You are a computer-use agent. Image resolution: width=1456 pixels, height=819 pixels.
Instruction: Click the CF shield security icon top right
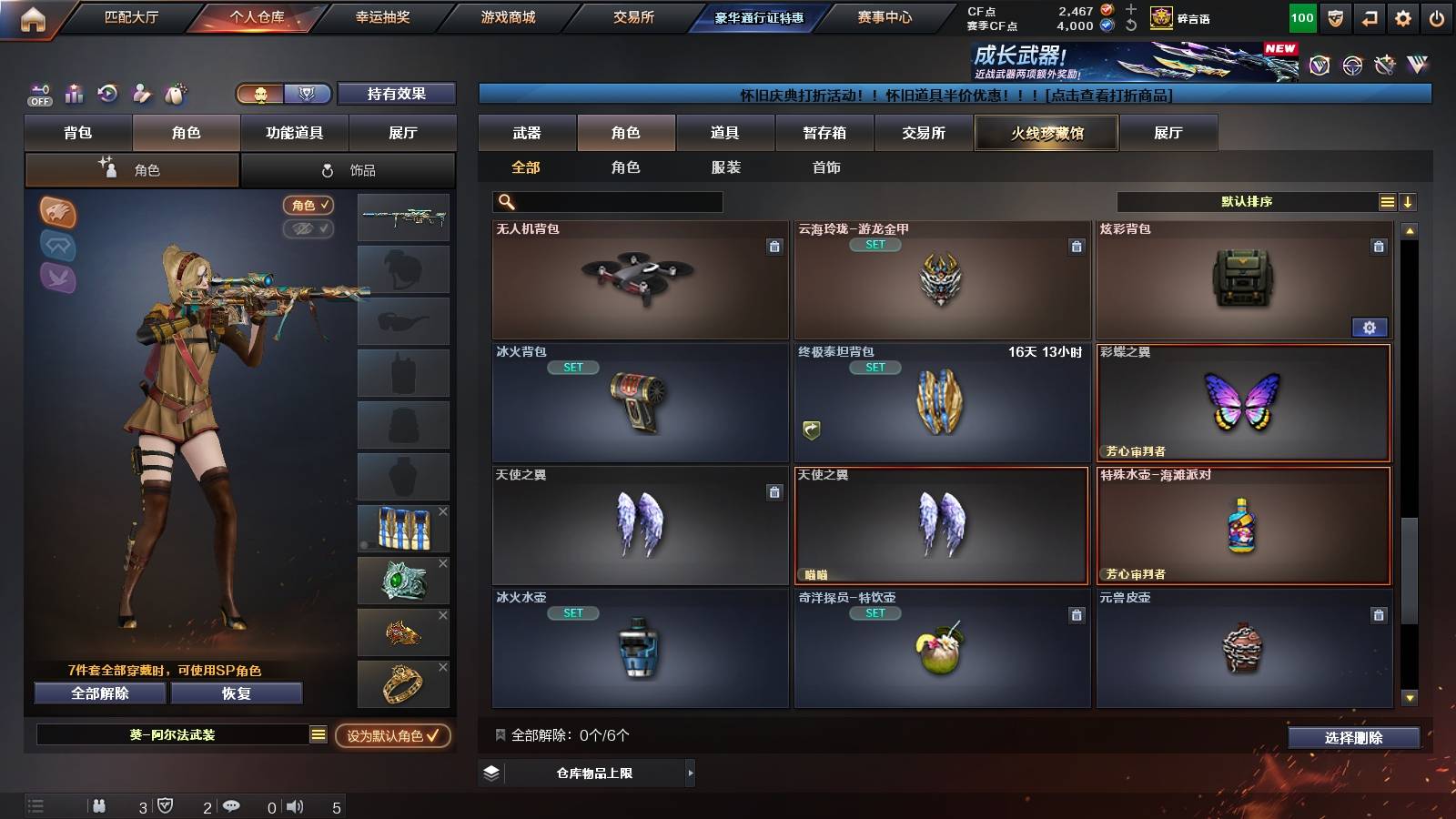click(1336, 17)
